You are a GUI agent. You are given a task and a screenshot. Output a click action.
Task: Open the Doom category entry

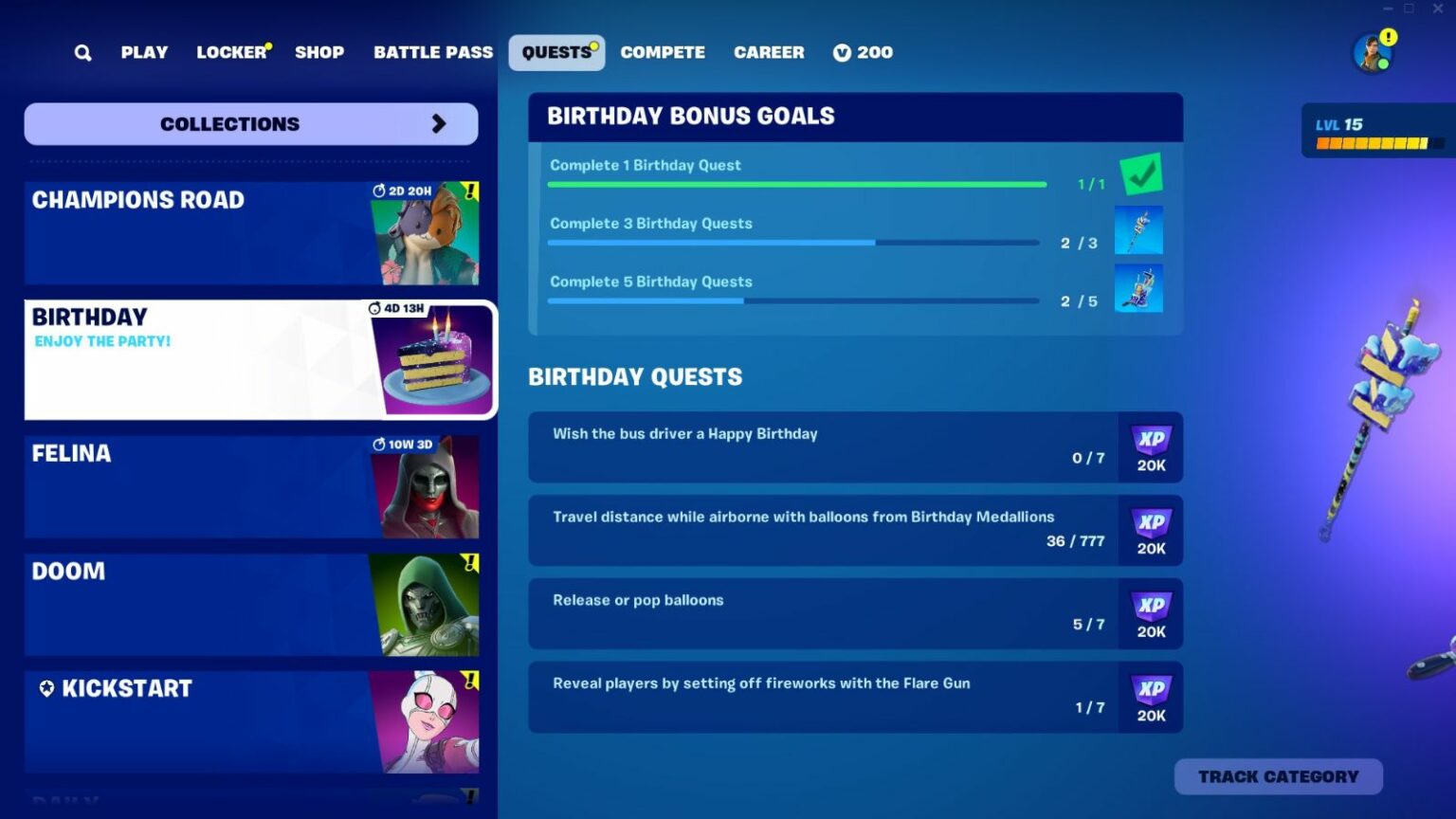coord(250,604)
